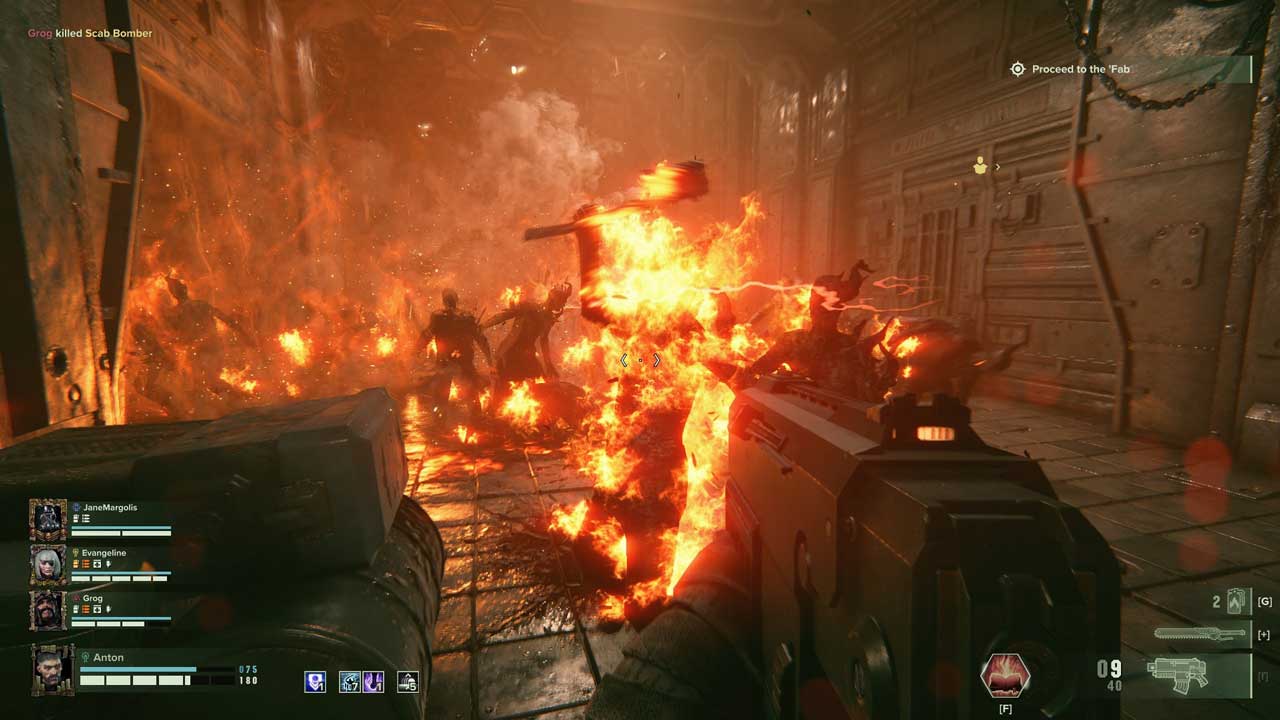The image size is (1280, 720).
Task: Activate the flaming book combat ability
Action: [1004, 676]
